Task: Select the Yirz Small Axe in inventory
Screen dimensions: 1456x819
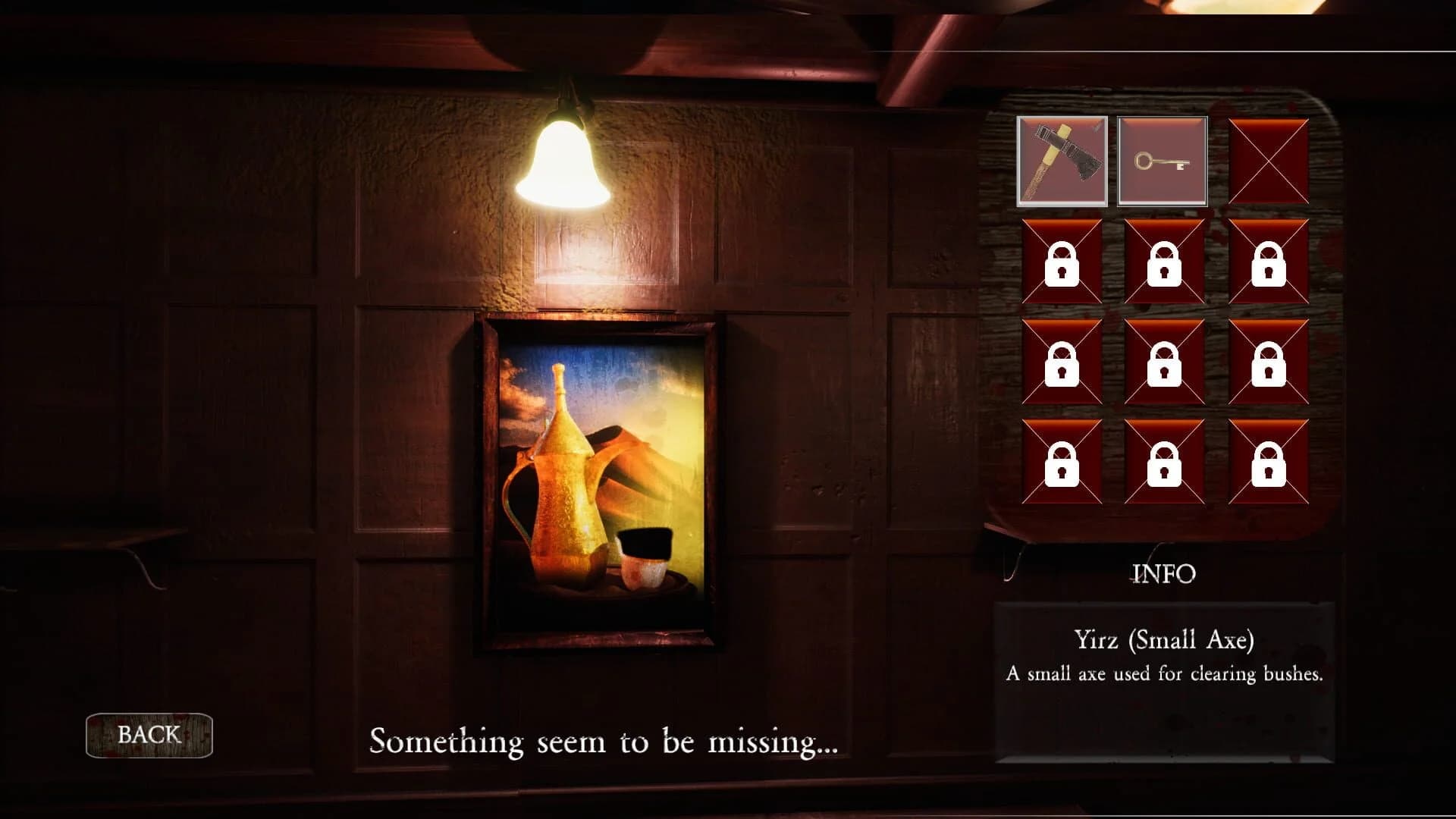Action: [x=1062, y=161]
